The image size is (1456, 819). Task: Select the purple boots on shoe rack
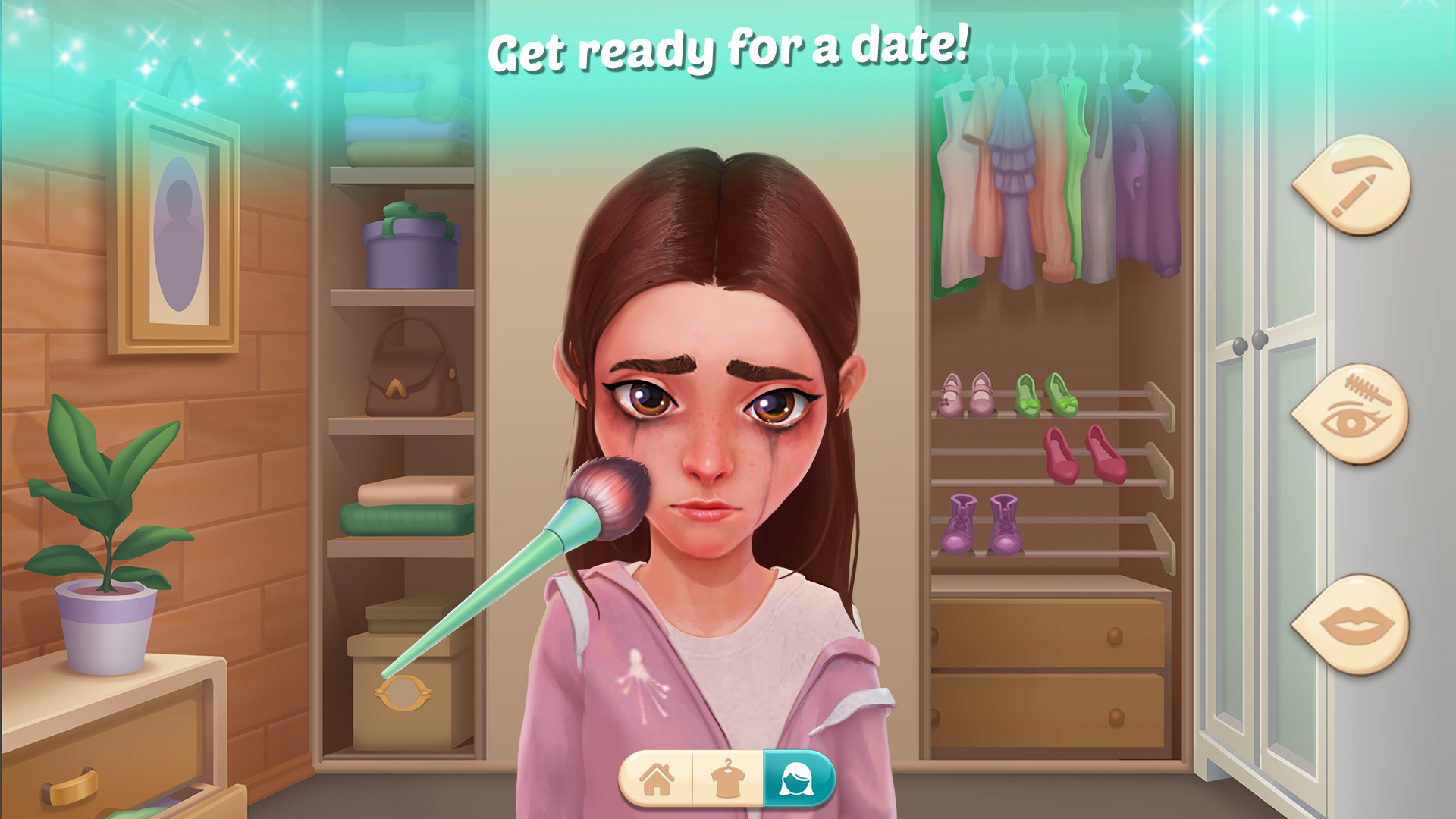978,523
